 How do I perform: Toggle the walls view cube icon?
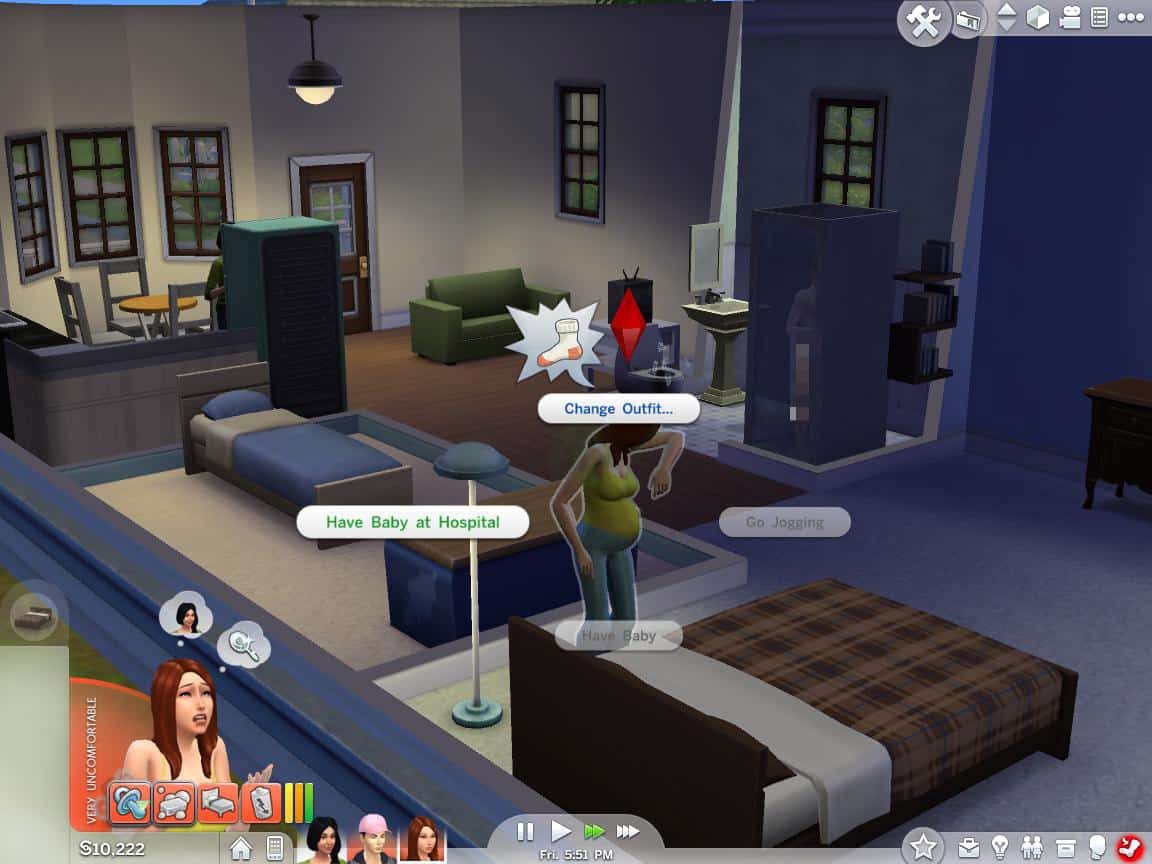1038,18
